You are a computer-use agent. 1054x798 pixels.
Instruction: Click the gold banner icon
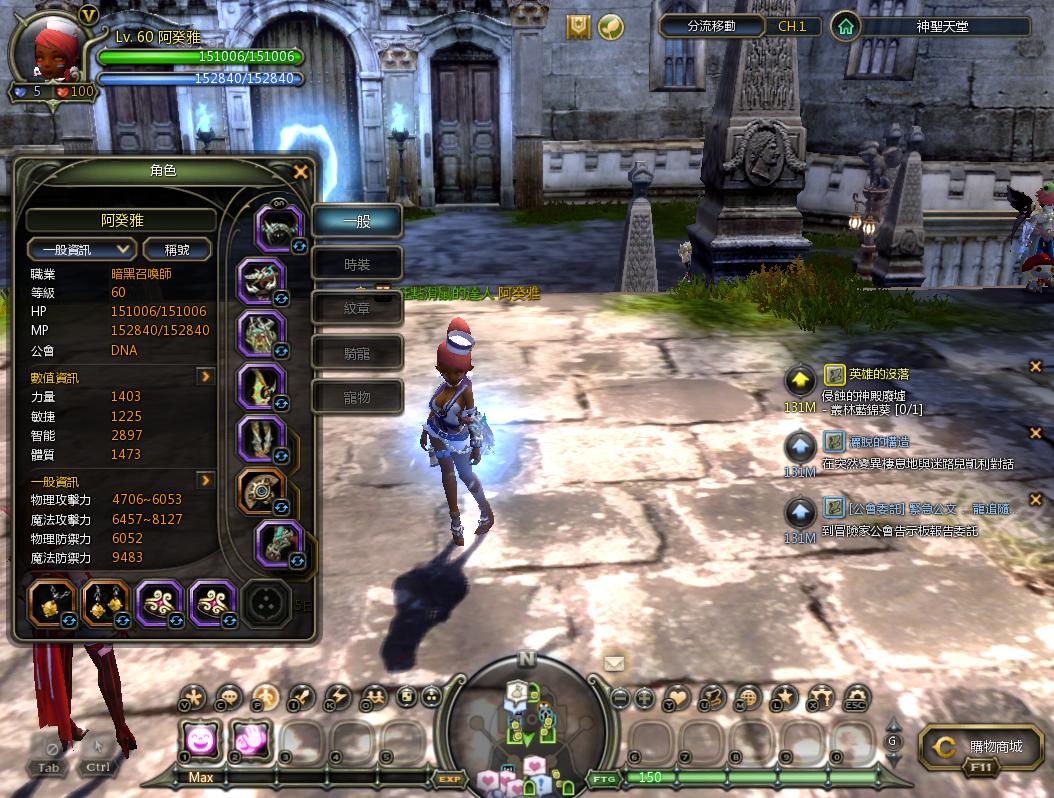(579, 27)
